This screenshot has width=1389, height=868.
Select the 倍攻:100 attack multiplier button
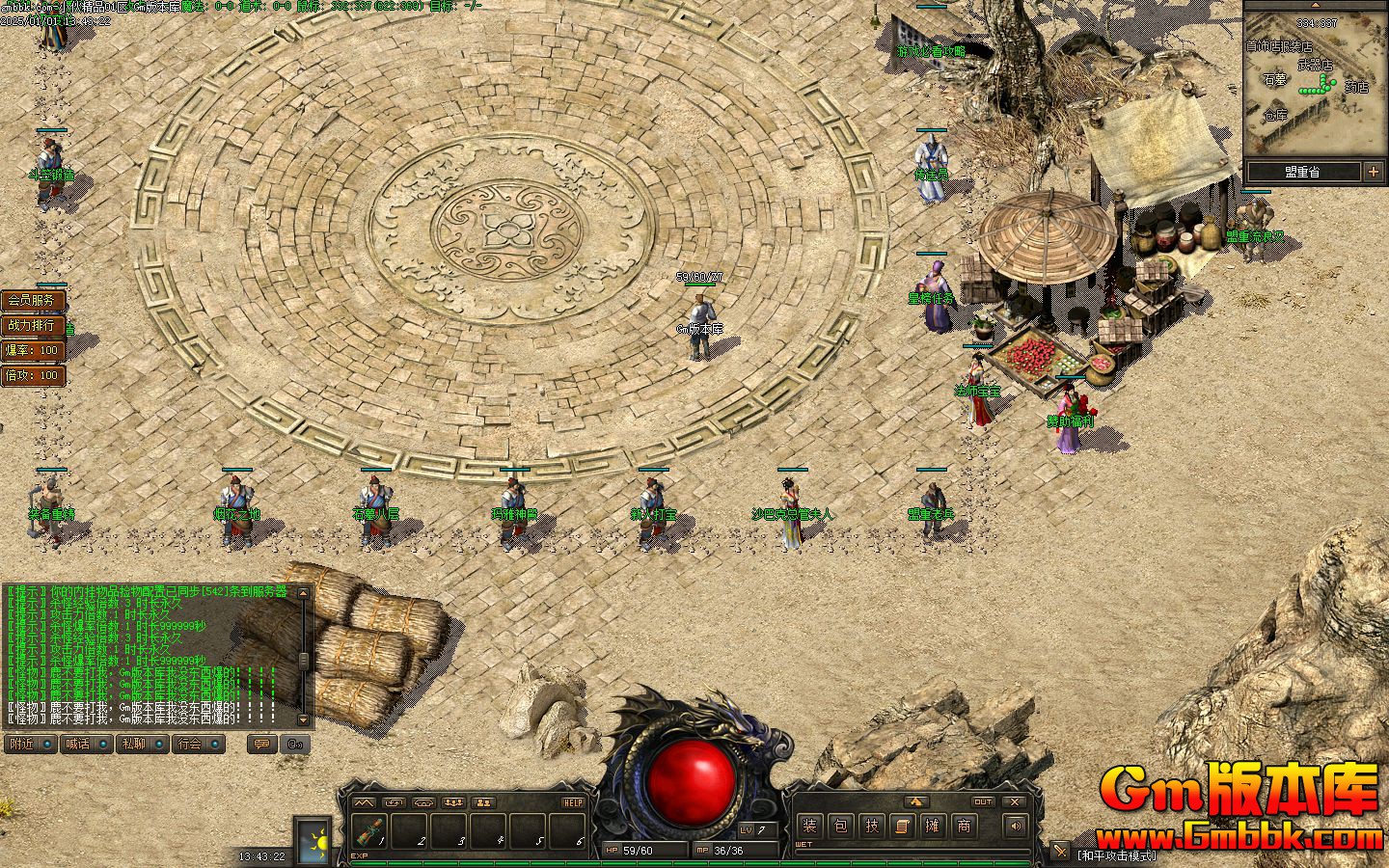coord(32,375)
